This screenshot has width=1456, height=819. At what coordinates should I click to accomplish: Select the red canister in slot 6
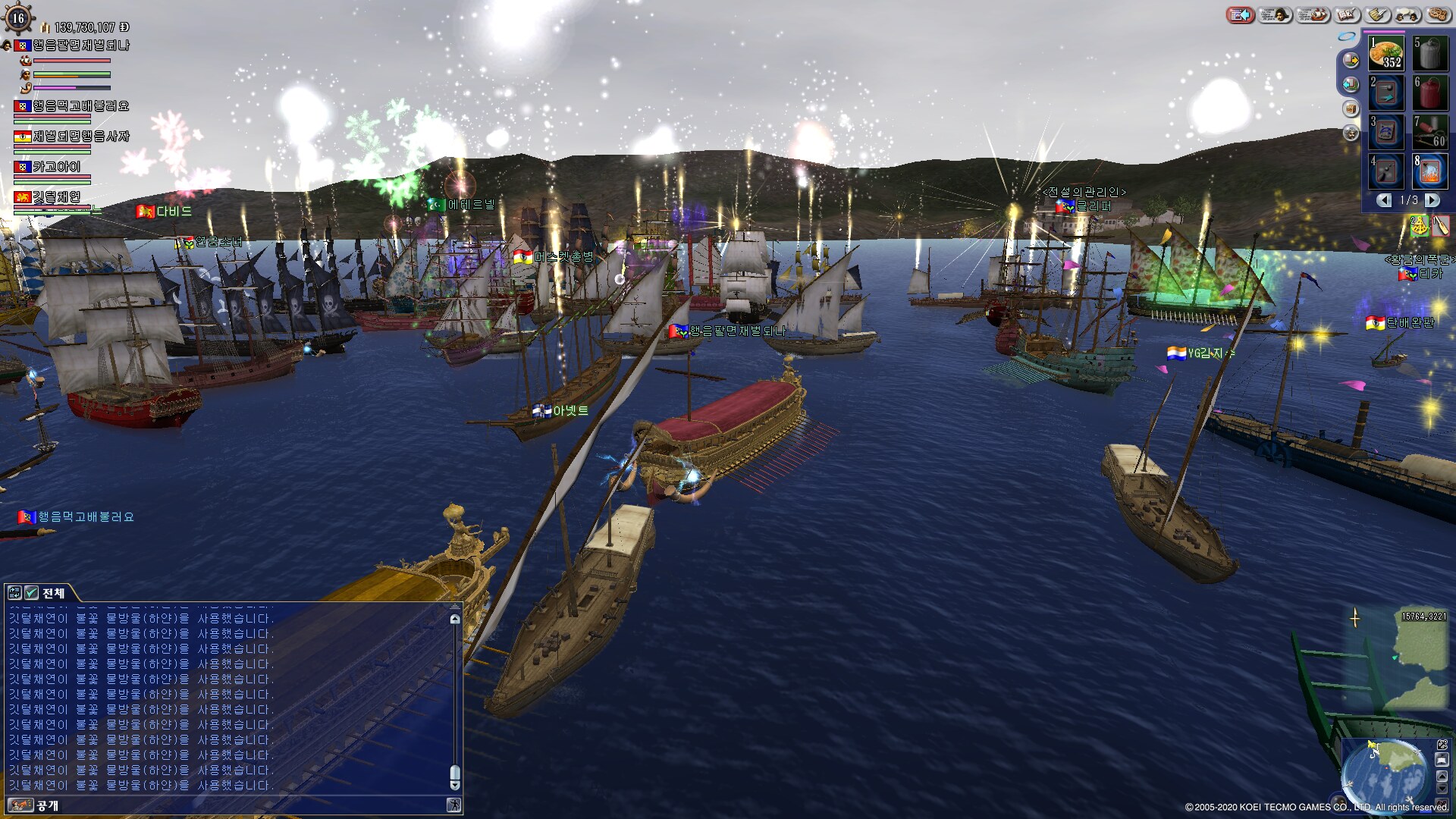pos(1429,94)
